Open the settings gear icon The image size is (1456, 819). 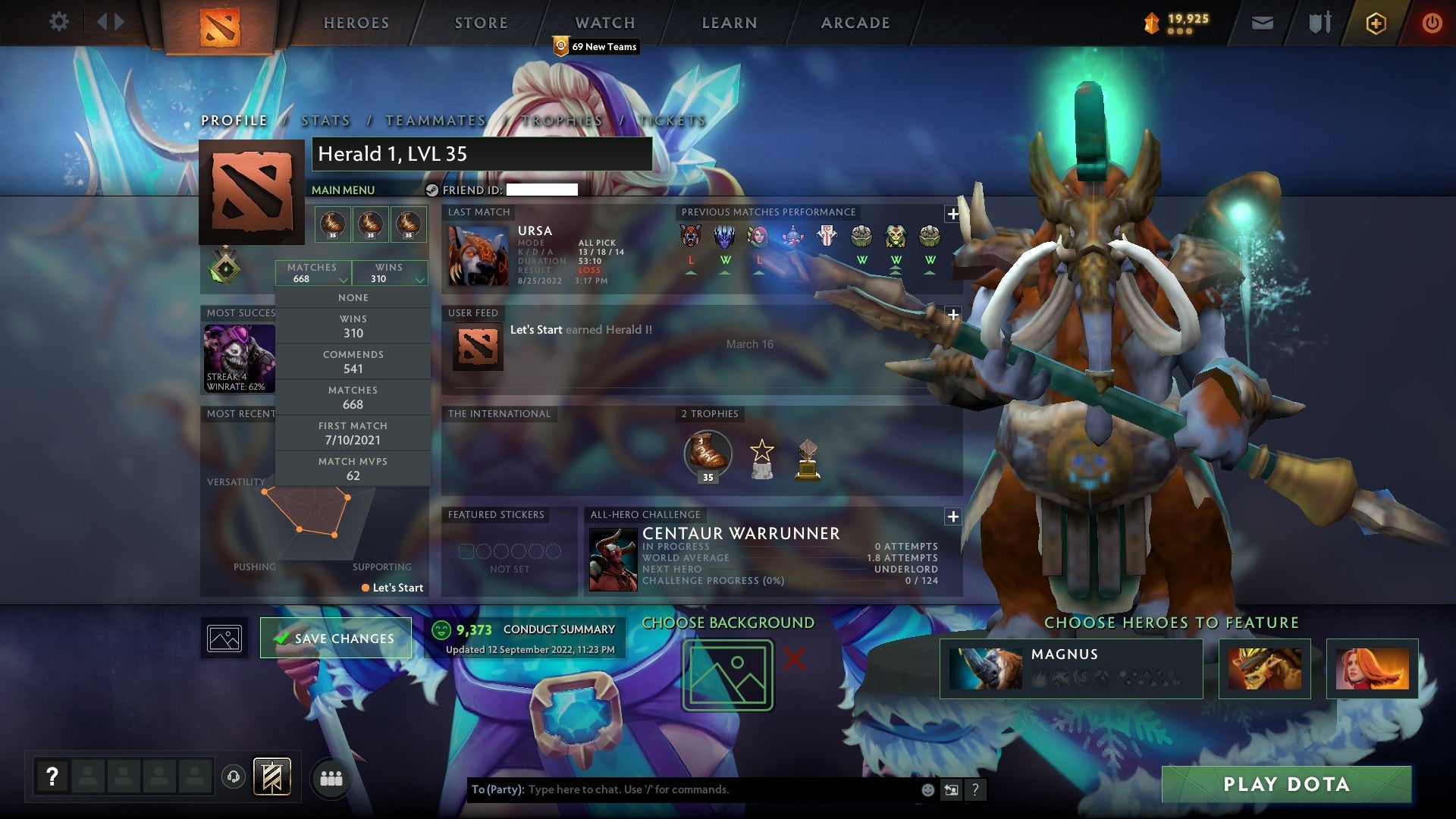58,22
